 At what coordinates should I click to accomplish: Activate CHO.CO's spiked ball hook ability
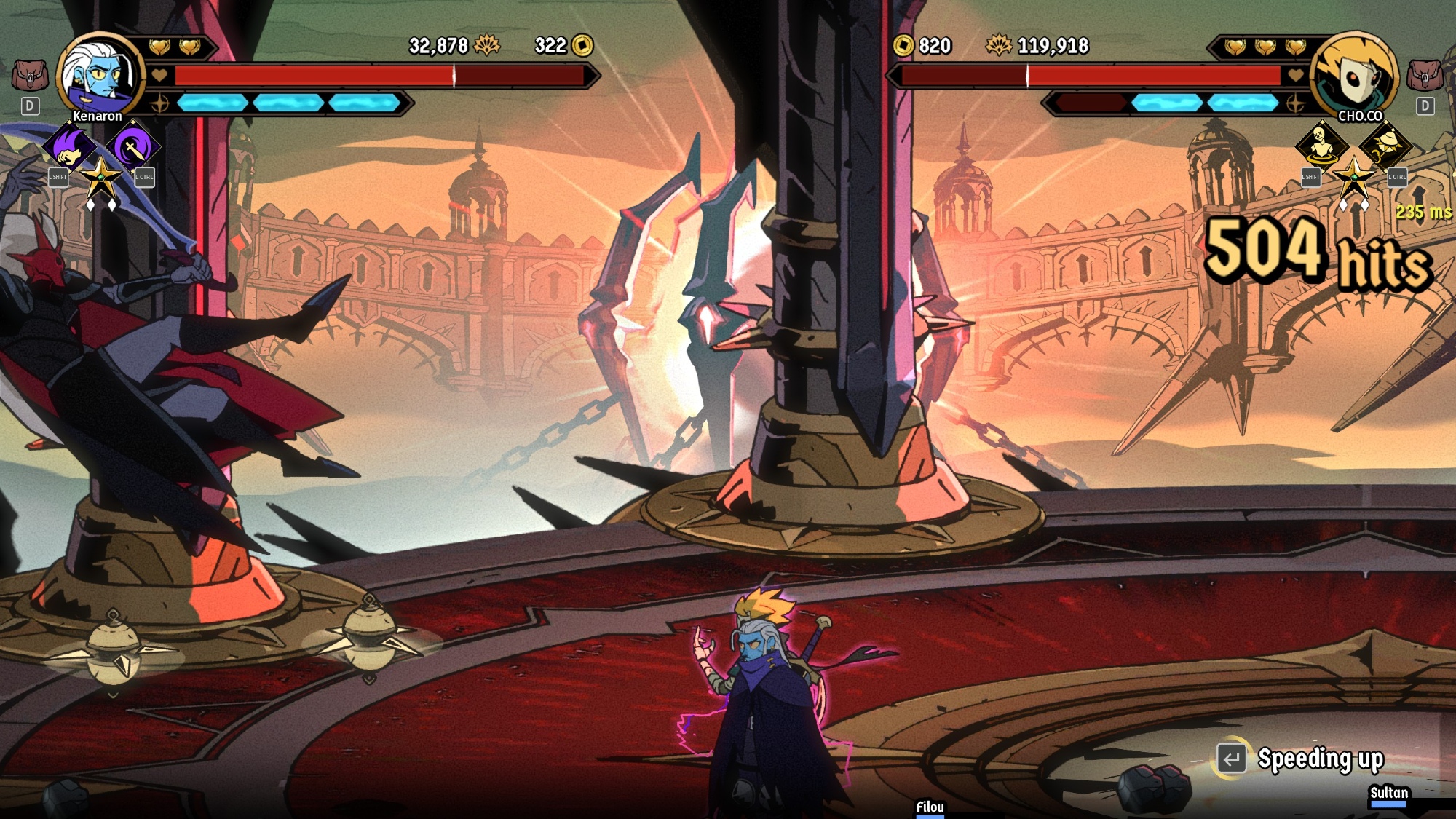(x=1386, y=144)
